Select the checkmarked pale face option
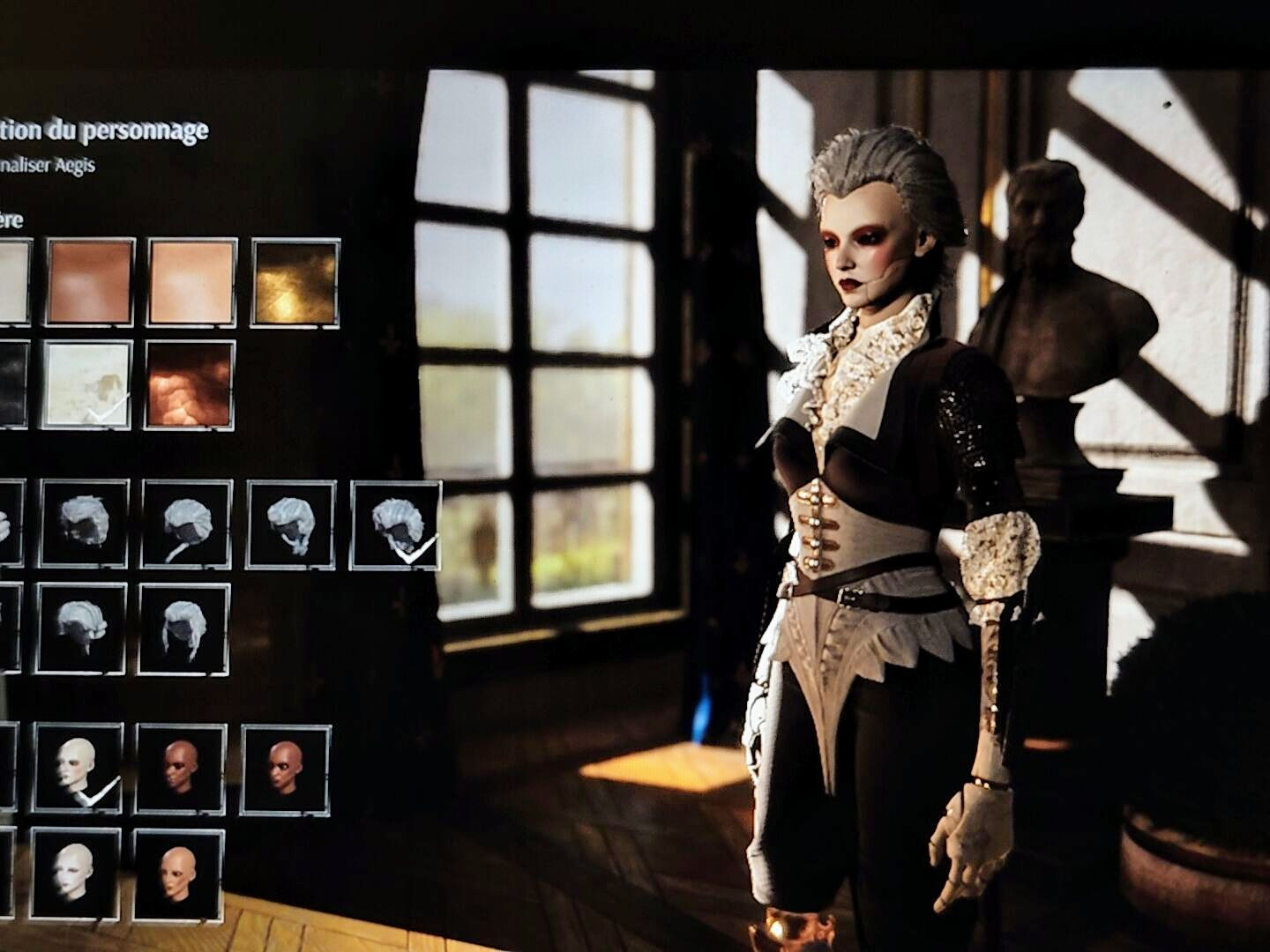 point(78,767)
